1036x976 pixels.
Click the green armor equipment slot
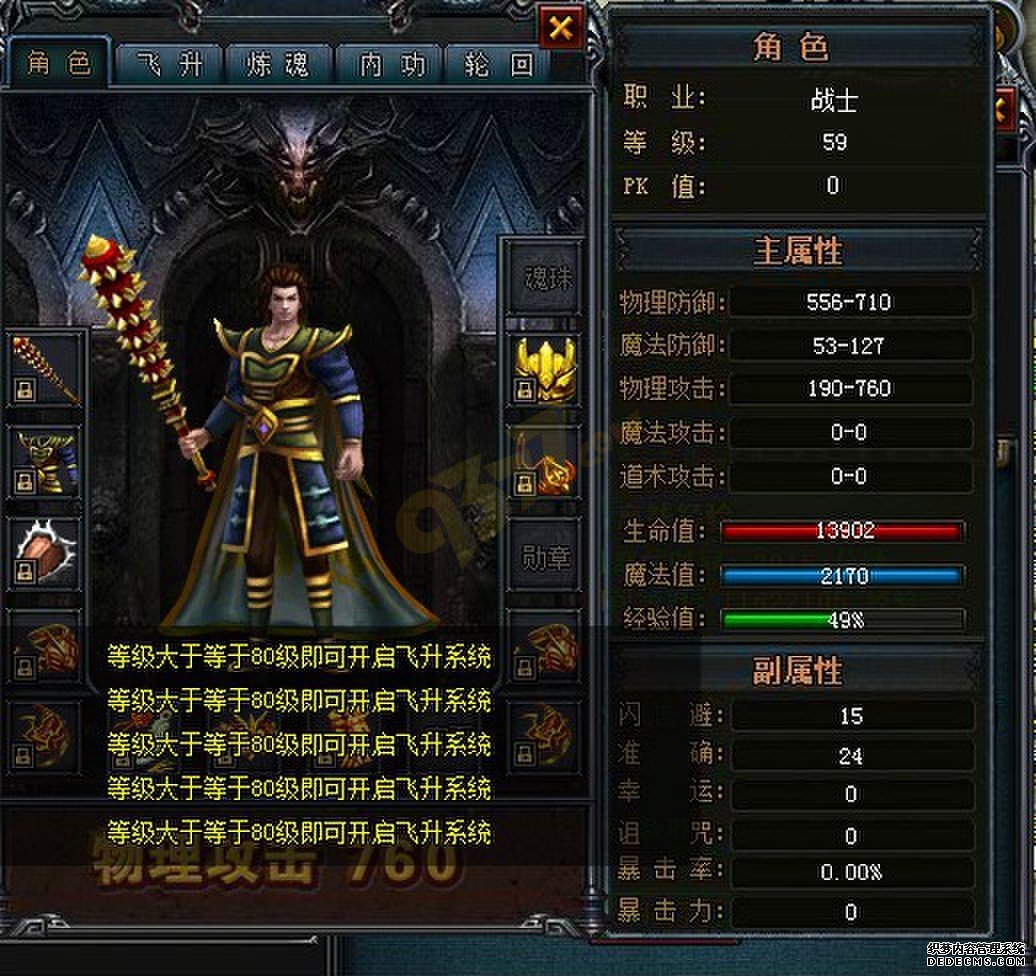[x=46, y=462]
